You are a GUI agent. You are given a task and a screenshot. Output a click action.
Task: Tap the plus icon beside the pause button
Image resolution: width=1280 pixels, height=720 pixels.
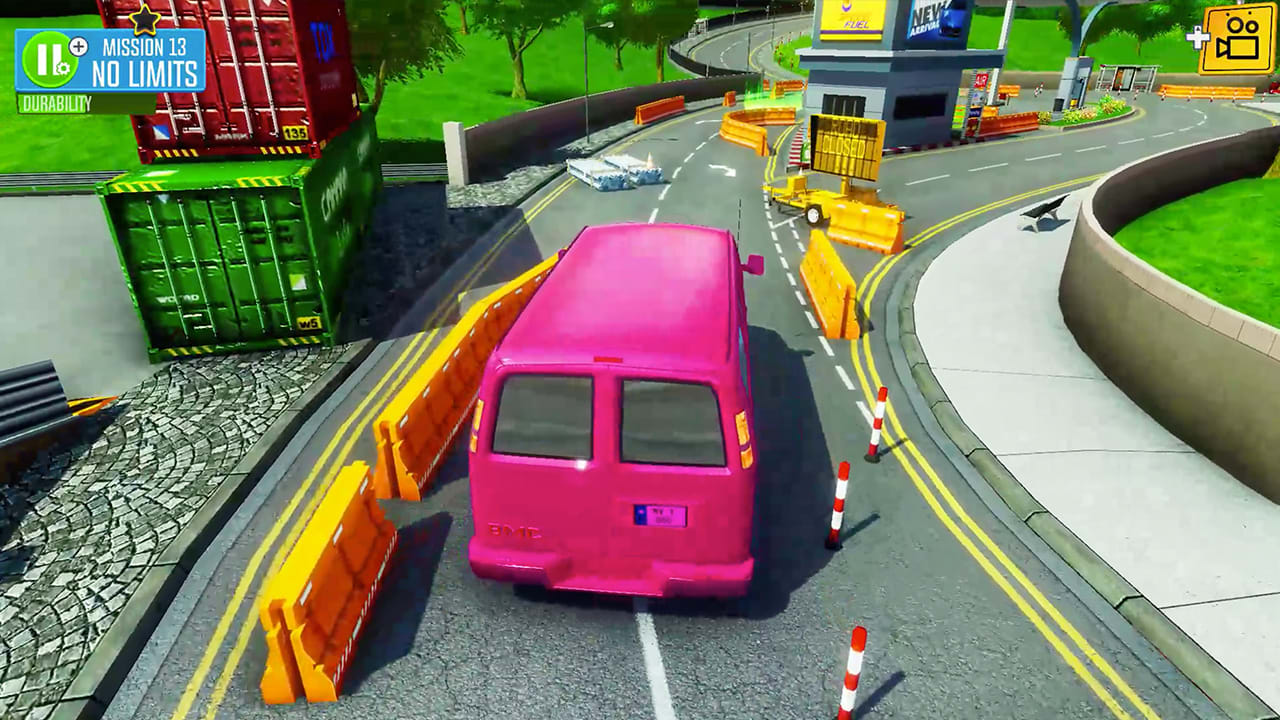click(78, 47)
